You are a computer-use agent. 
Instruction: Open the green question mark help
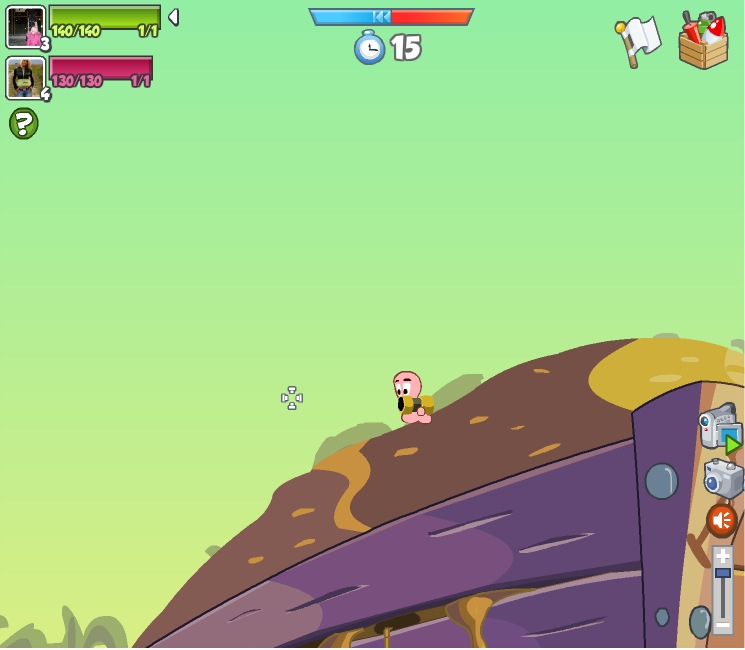(23, 123)
